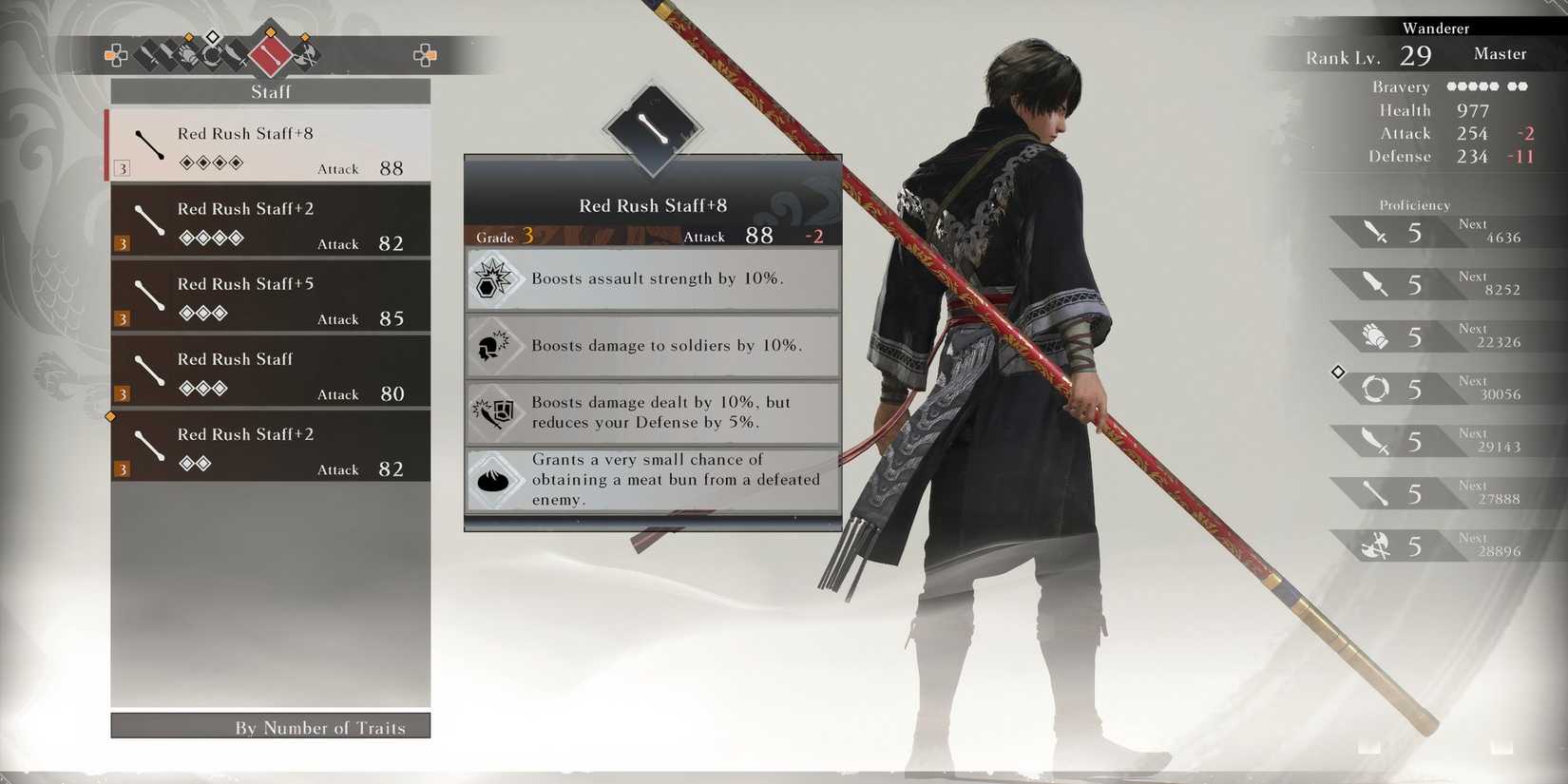Click the Staff proficiency icon showing Next 27888
The width and height of the screenshot is (1568, 784).
pos(1373,492)
